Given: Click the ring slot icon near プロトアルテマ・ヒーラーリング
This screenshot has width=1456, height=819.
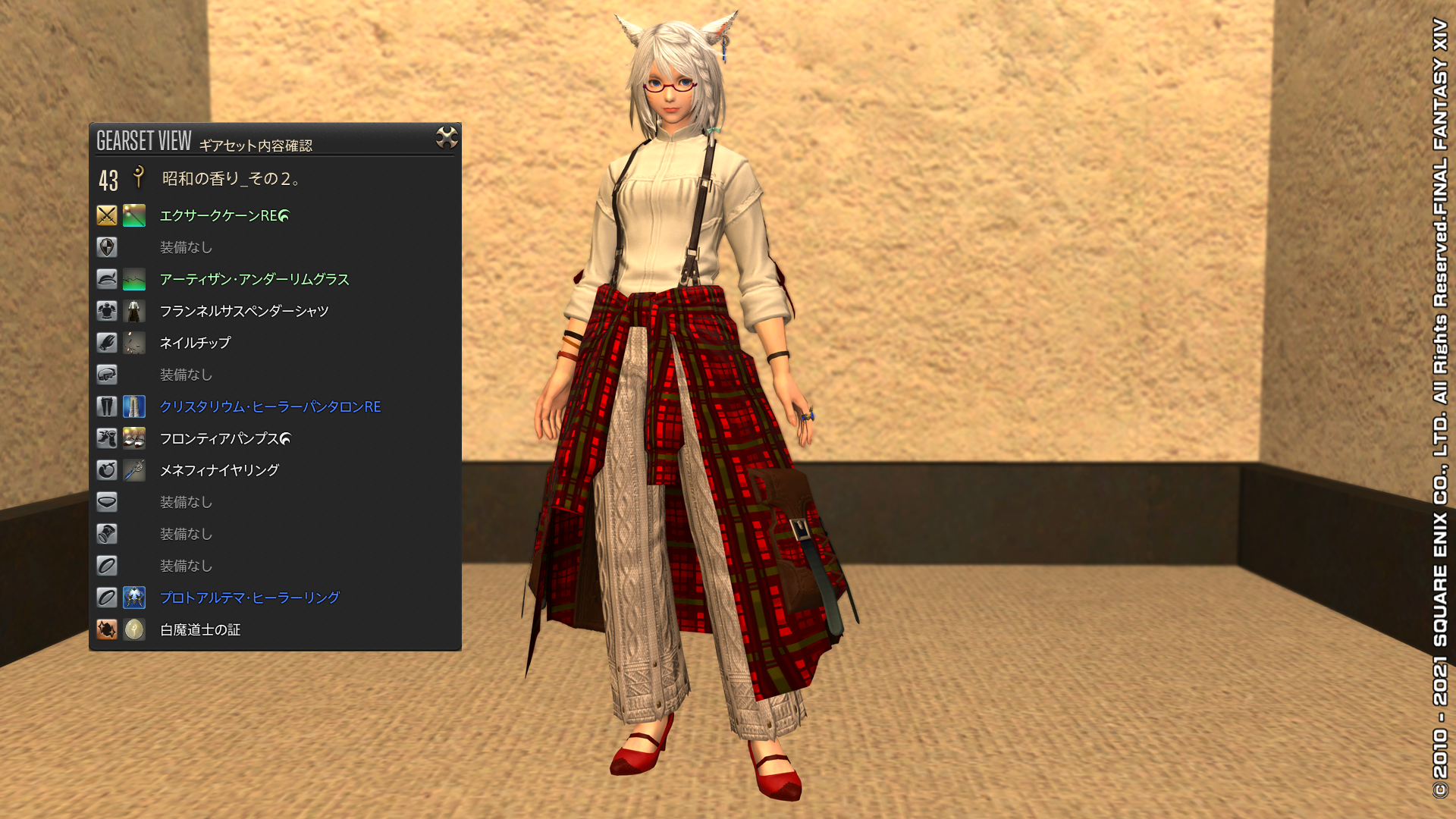Looking at the screenshot, I should point(106,598).
